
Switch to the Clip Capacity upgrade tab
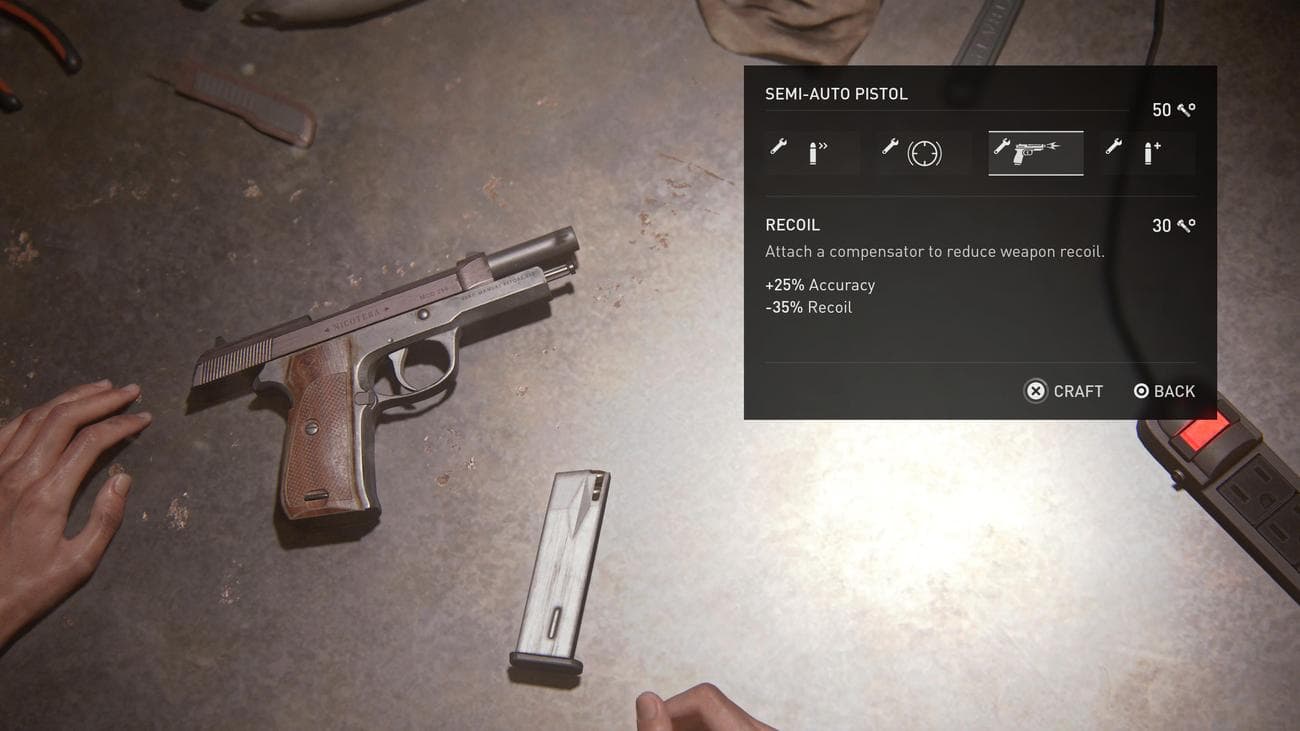(x=1147, y=152)
